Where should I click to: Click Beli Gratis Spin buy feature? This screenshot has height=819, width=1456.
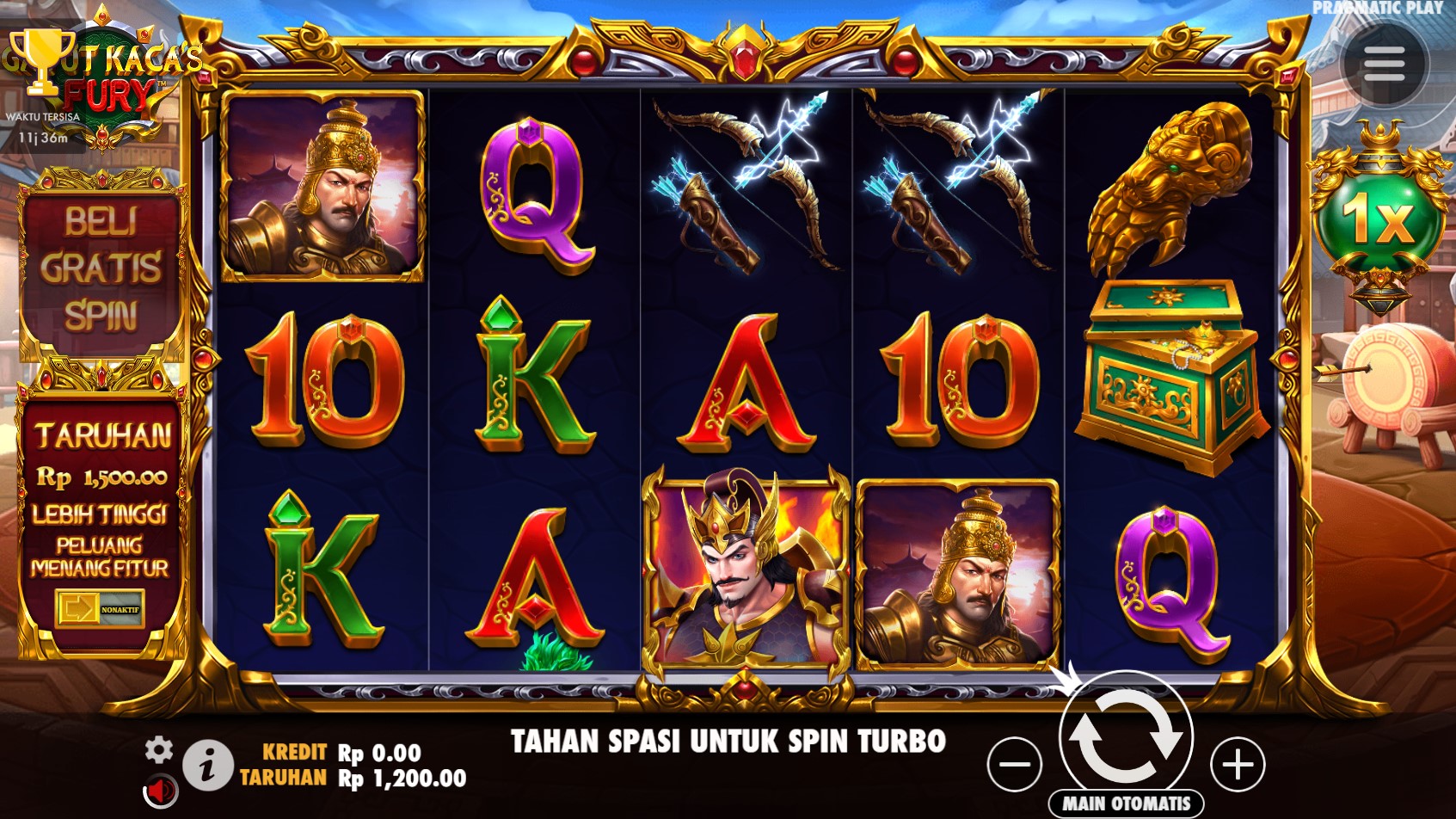pos(101,268)
